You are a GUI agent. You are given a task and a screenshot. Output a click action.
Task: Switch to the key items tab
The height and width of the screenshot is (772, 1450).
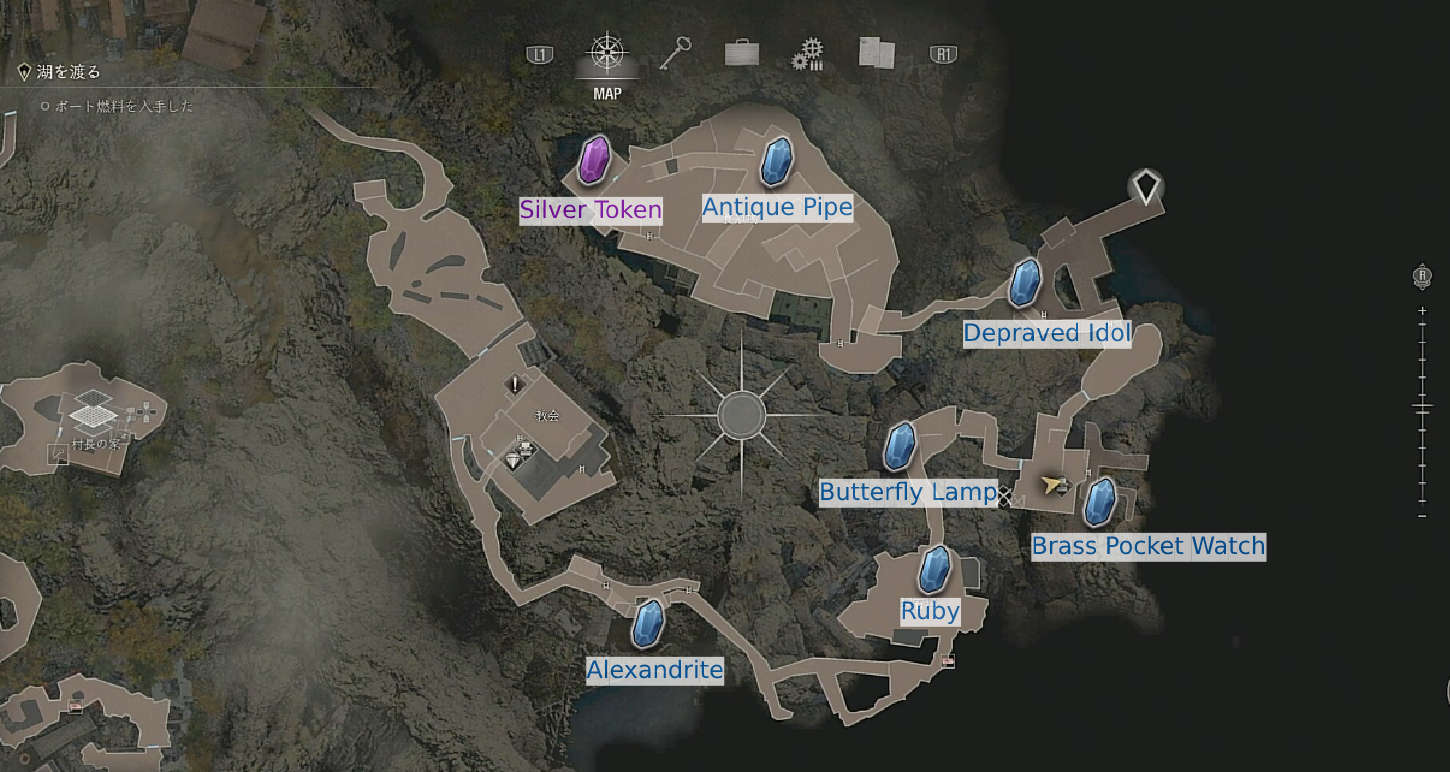[675, 54]
